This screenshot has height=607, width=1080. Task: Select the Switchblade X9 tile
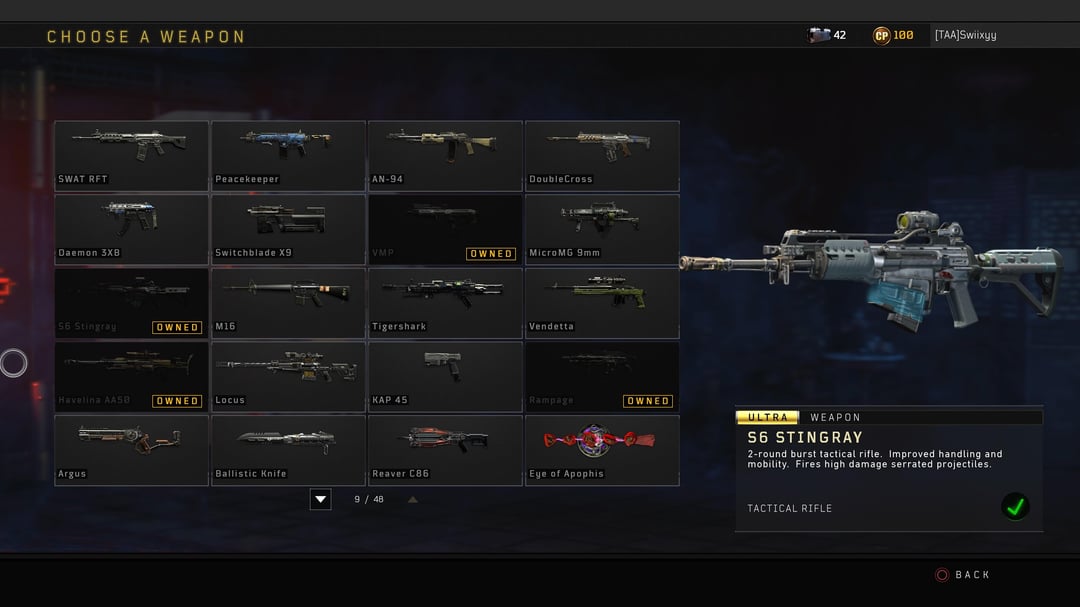288,229
